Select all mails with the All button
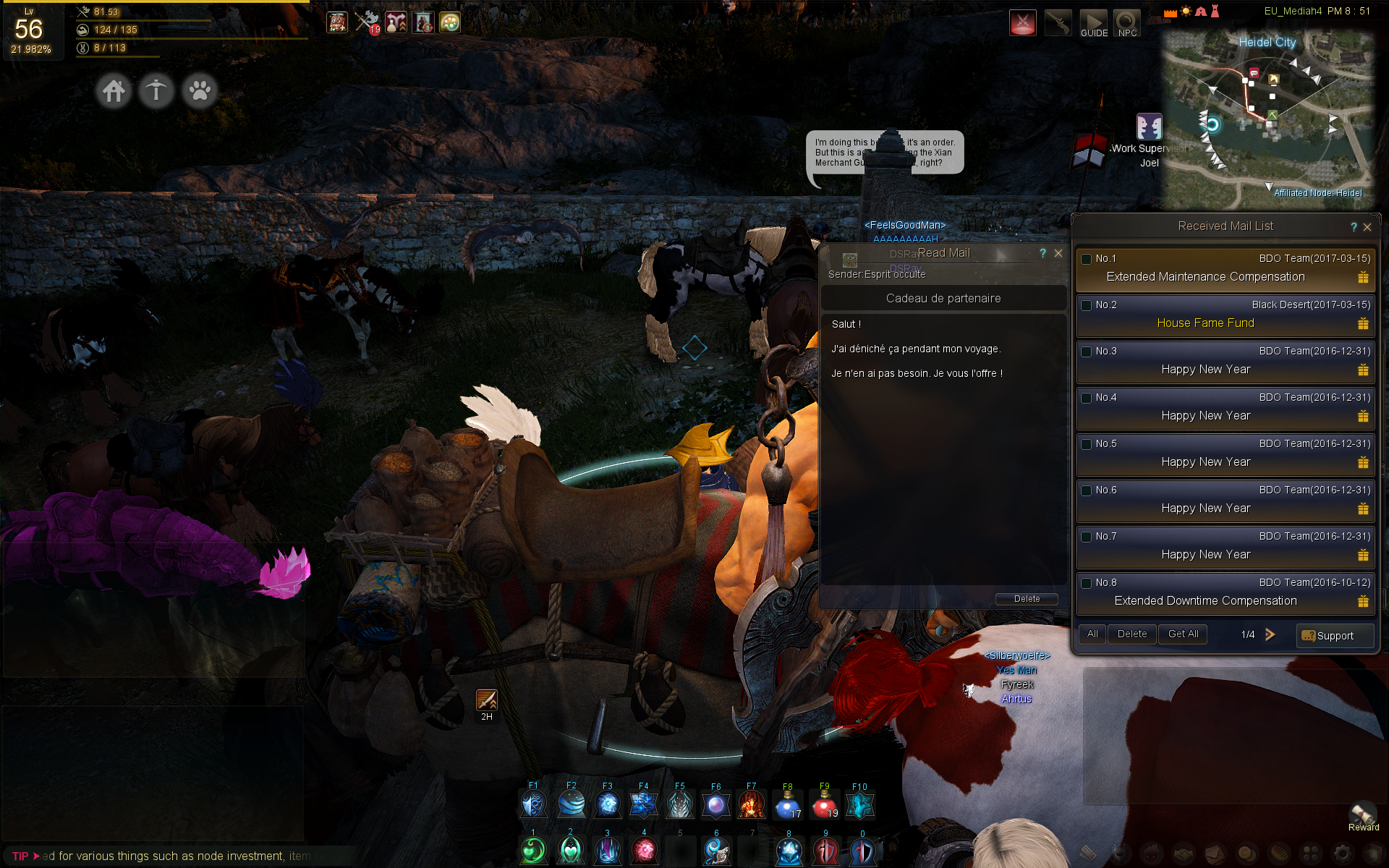Viewport: 1389px width, 868px height. click(x=1092, y=634)
